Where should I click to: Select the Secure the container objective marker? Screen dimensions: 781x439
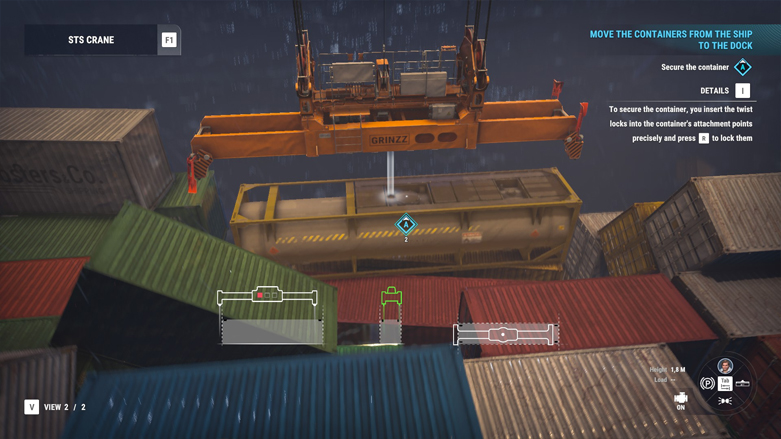pos(742,68)
